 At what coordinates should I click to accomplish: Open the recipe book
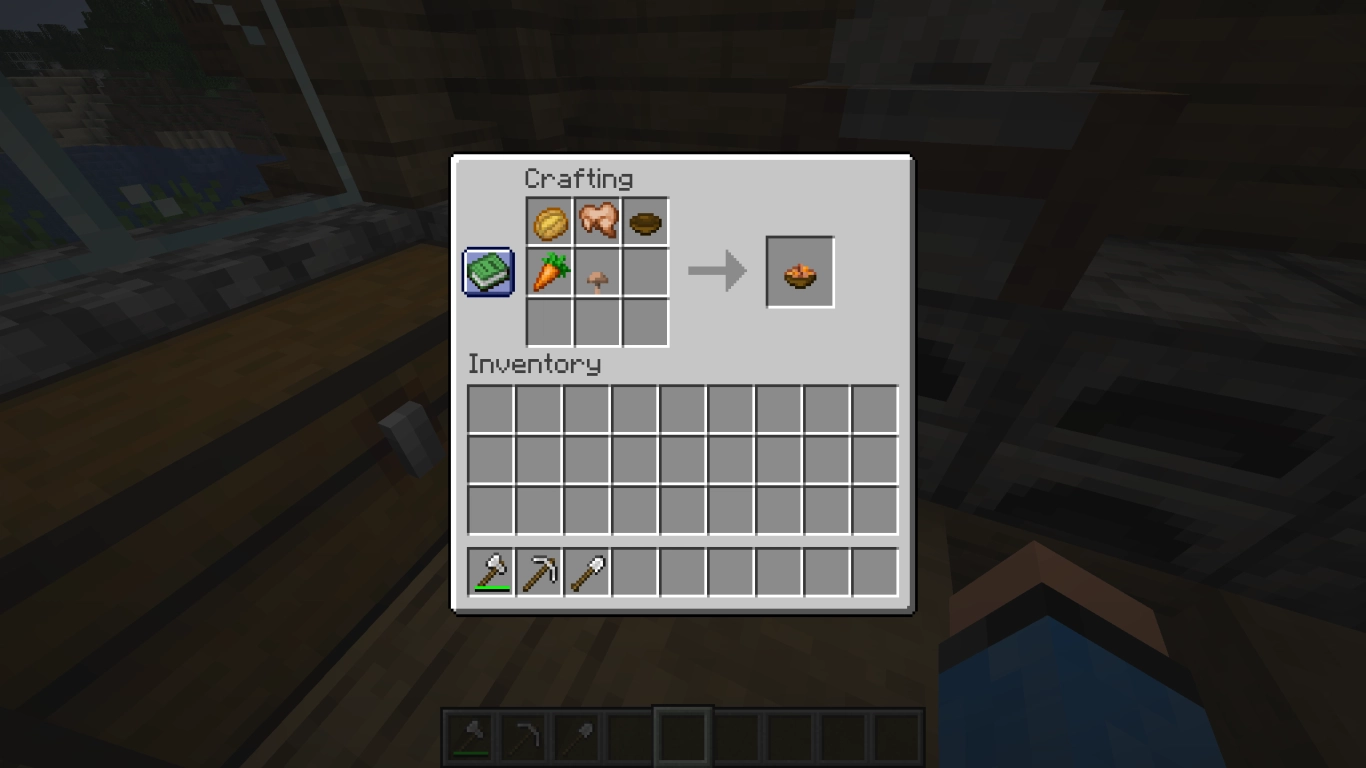click(487, 270)
